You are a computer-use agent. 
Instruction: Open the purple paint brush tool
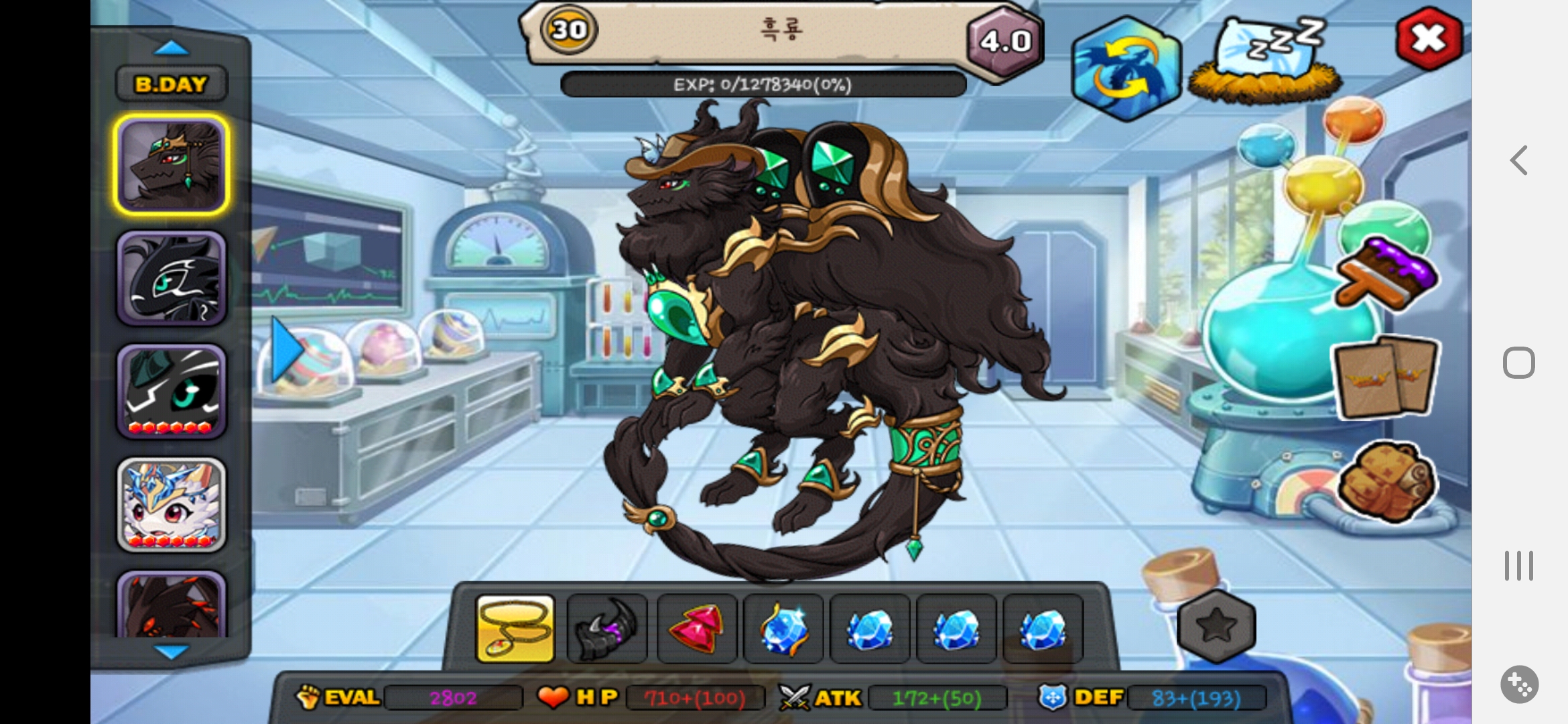[x=1387, y=274]
